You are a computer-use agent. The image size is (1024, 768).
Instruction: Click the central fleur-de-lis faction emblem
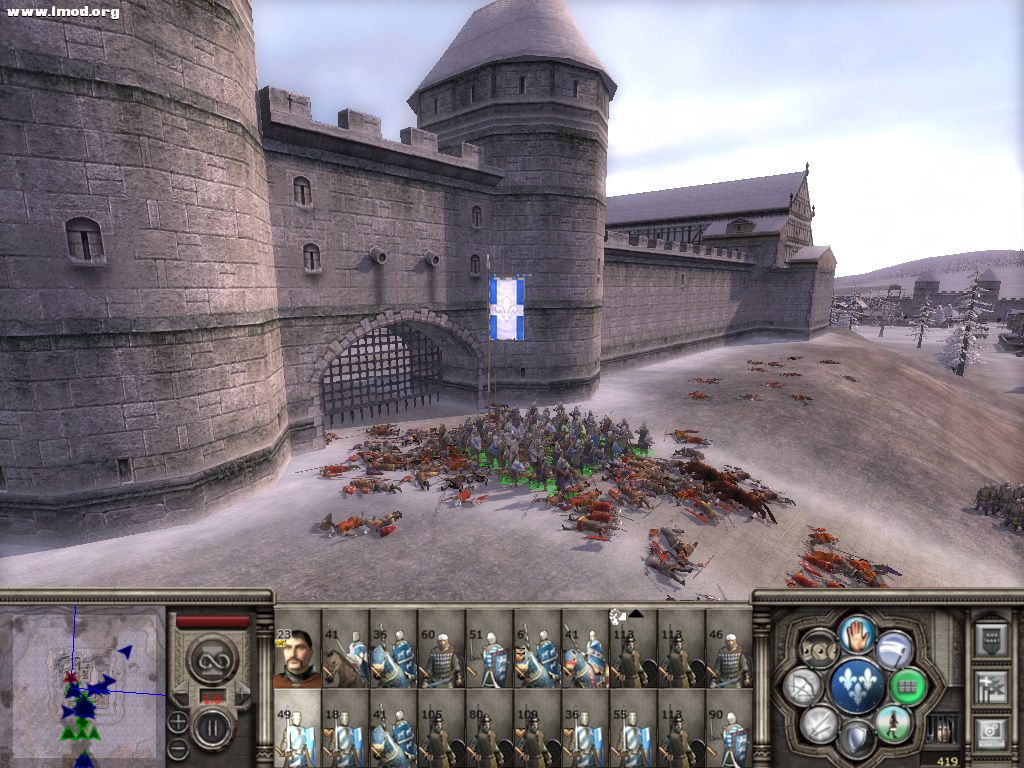856,686
